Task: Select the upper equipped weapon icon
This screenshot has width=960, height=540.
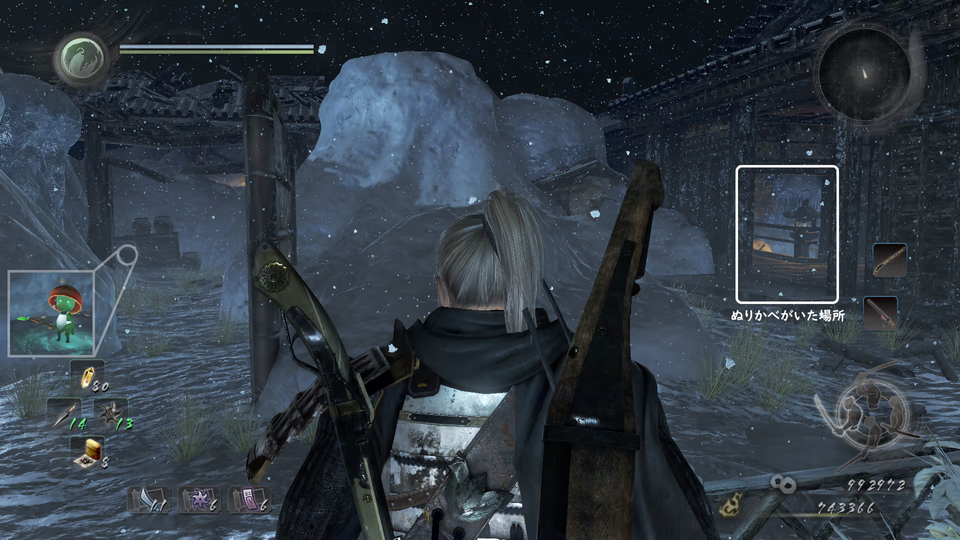Action: point(889,260)
